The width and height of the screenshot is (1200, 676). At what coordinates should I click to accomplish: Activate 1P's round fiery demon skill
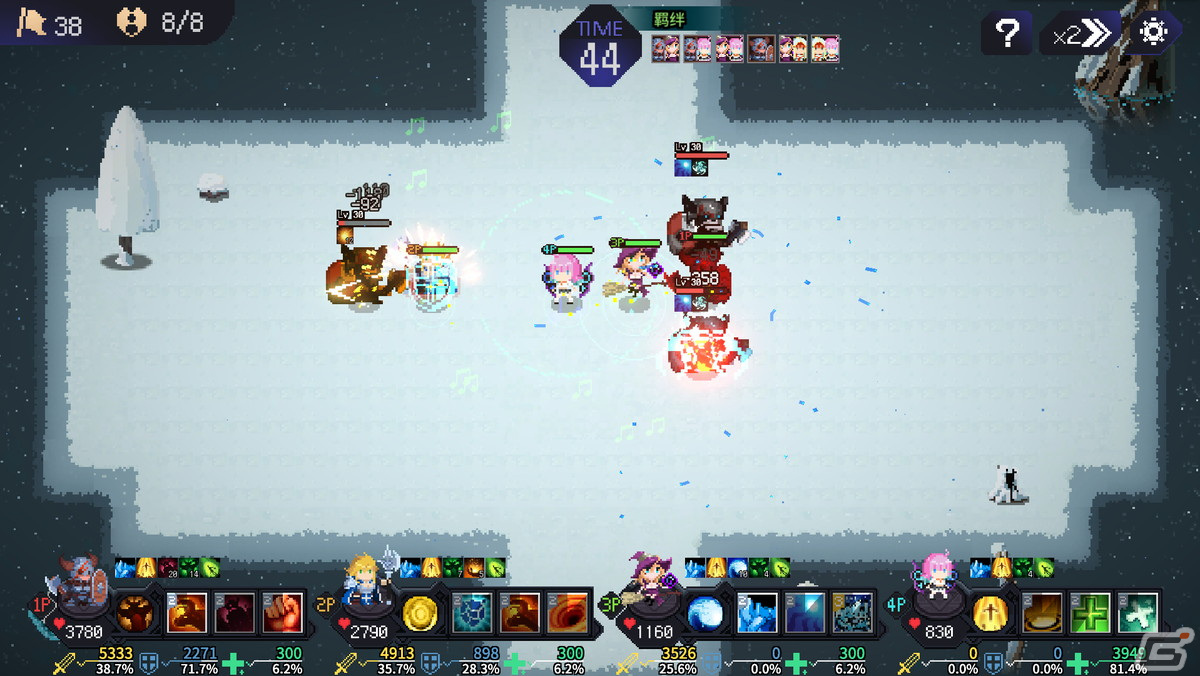(135, 613)
